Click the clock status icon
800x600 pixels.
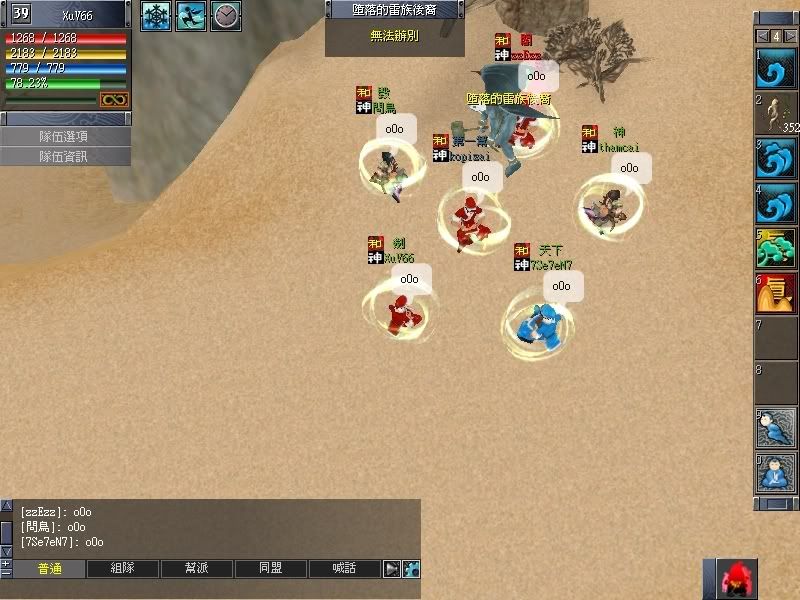[226, 15]
